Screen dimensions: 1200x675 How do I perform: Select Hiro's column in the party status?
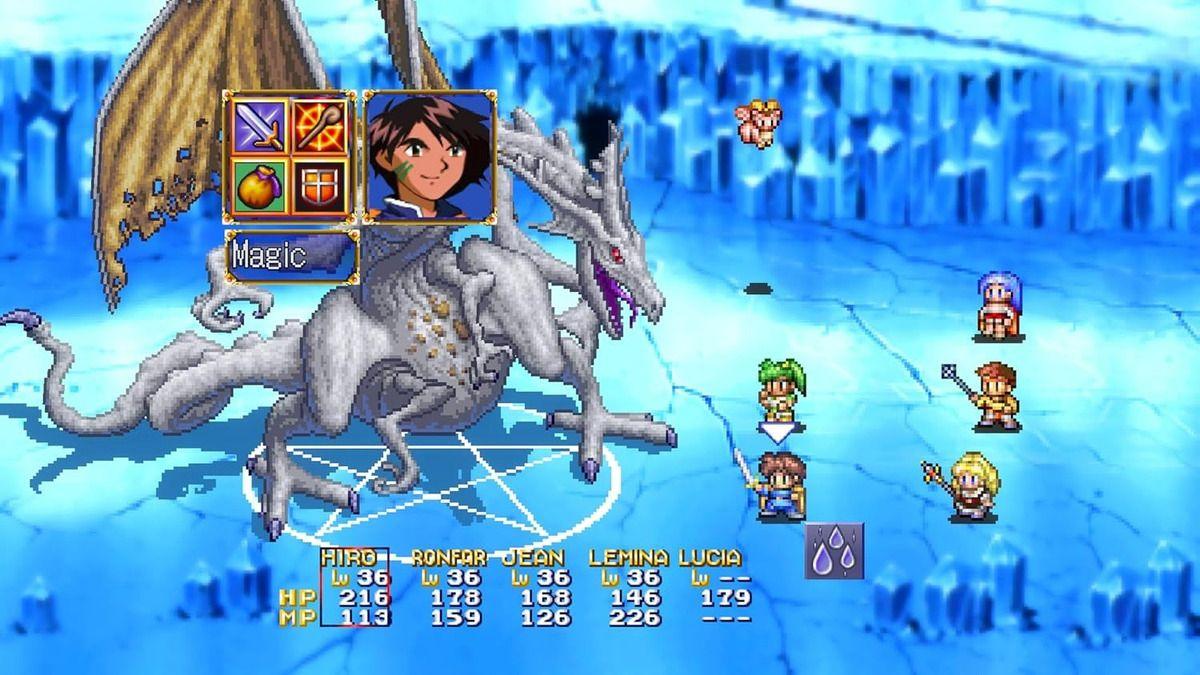pyautogui.click(x=354, y=588)
